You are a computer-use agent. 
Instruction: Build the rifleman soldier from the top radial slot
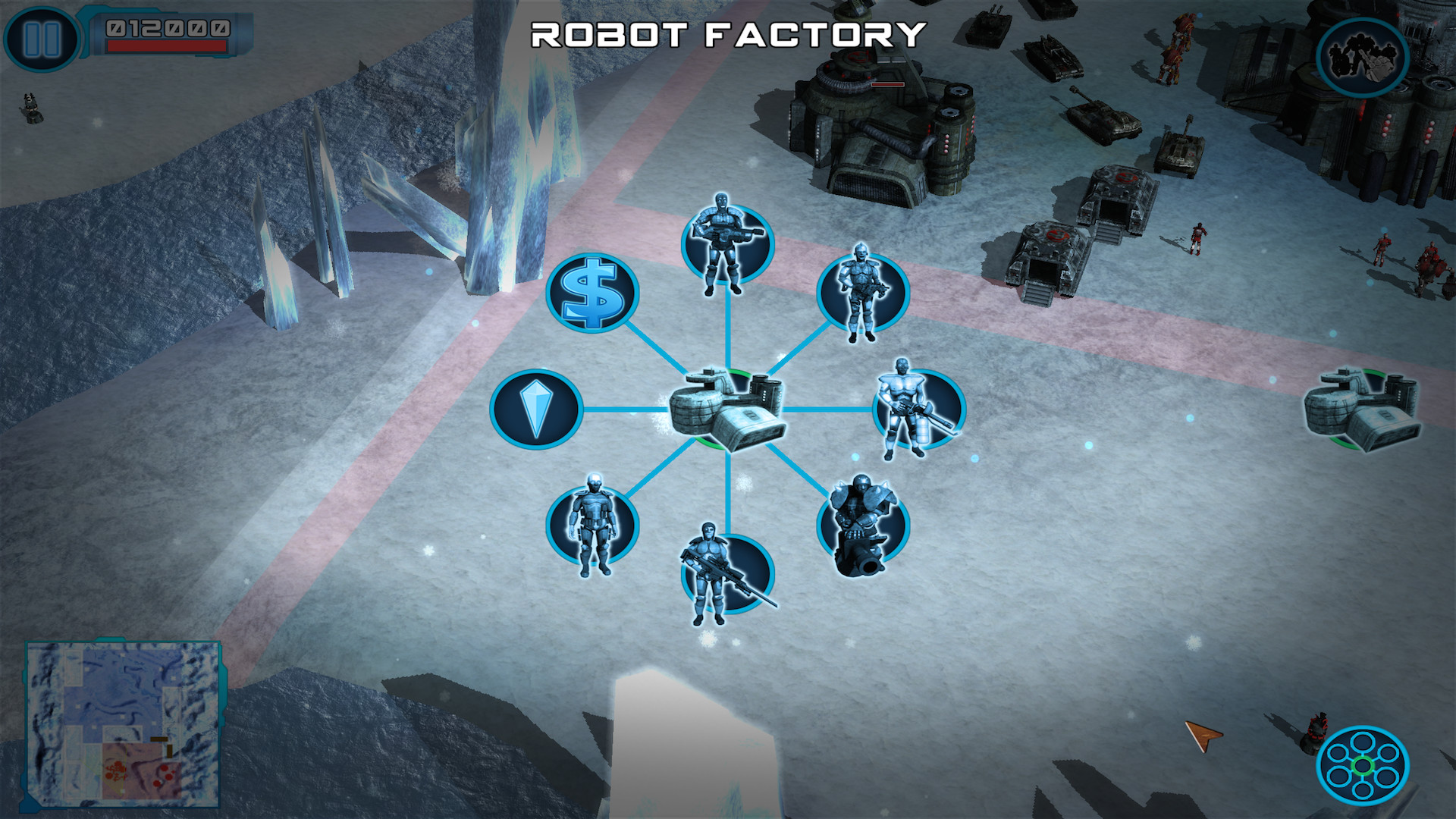[x=726, y=248]
